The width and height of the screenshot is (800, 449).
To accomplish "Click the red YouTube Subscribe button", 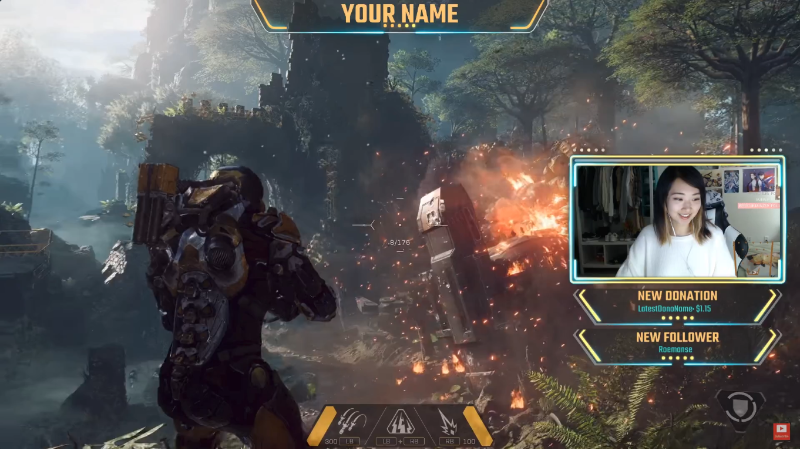I will 781,432.
